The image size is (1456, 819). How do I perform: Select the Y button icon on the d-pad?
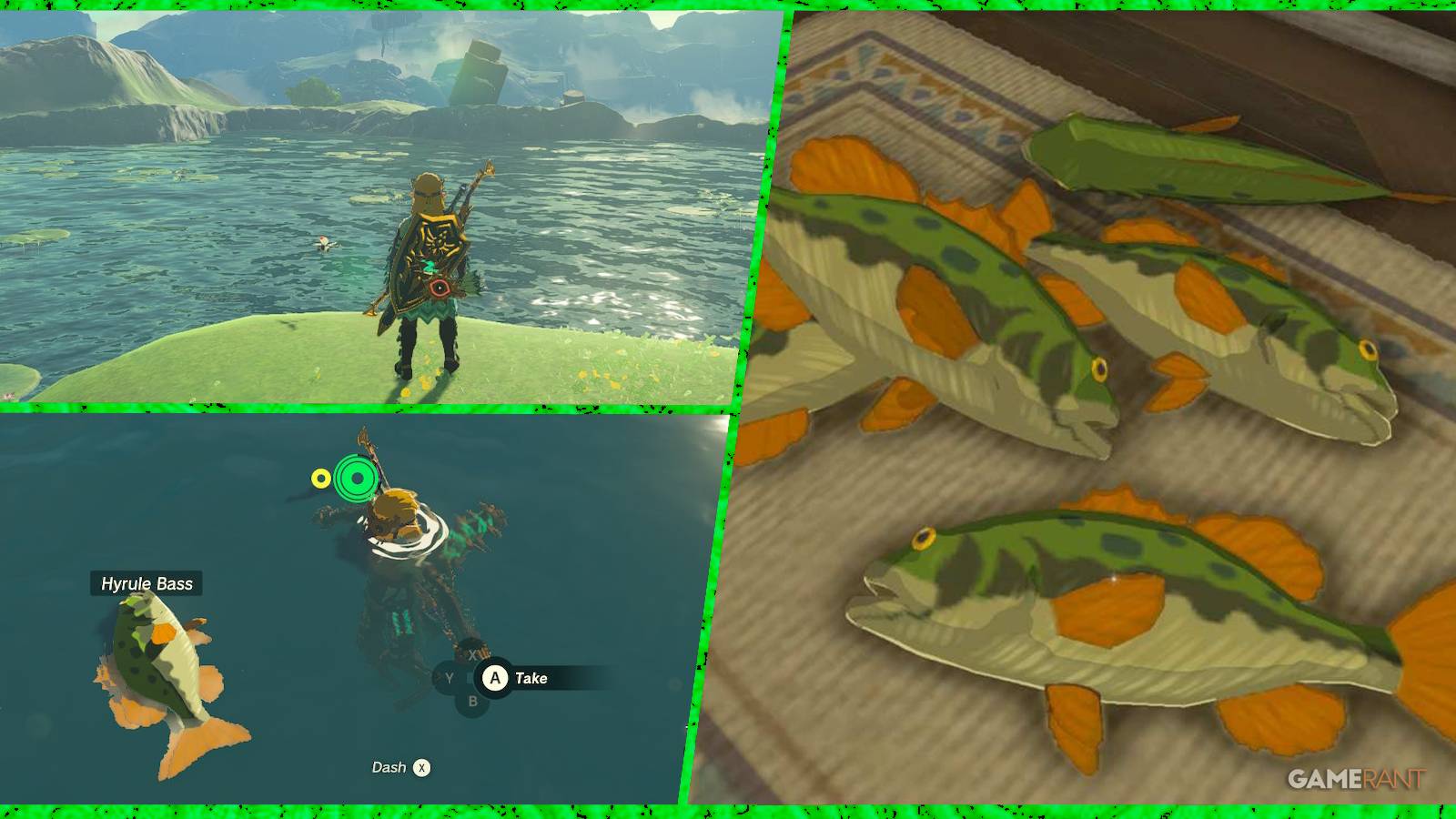449,678
